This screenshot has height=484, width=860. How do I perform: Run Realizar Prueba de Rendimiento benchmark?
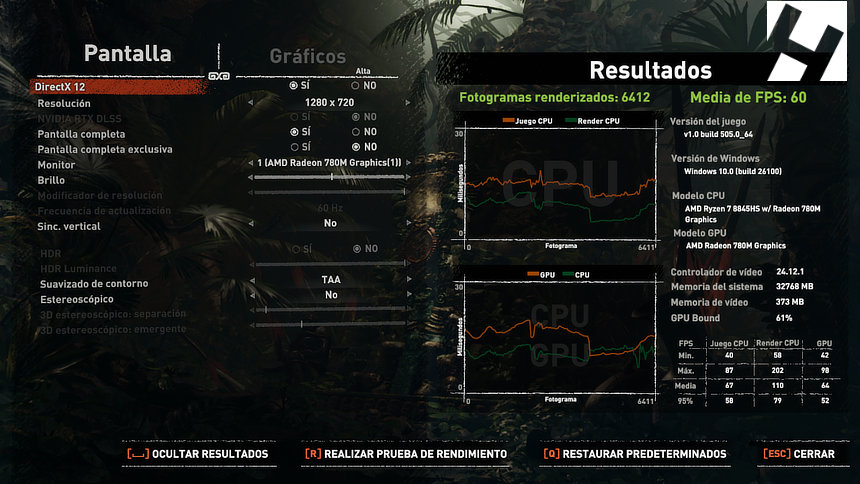[405, 454]
